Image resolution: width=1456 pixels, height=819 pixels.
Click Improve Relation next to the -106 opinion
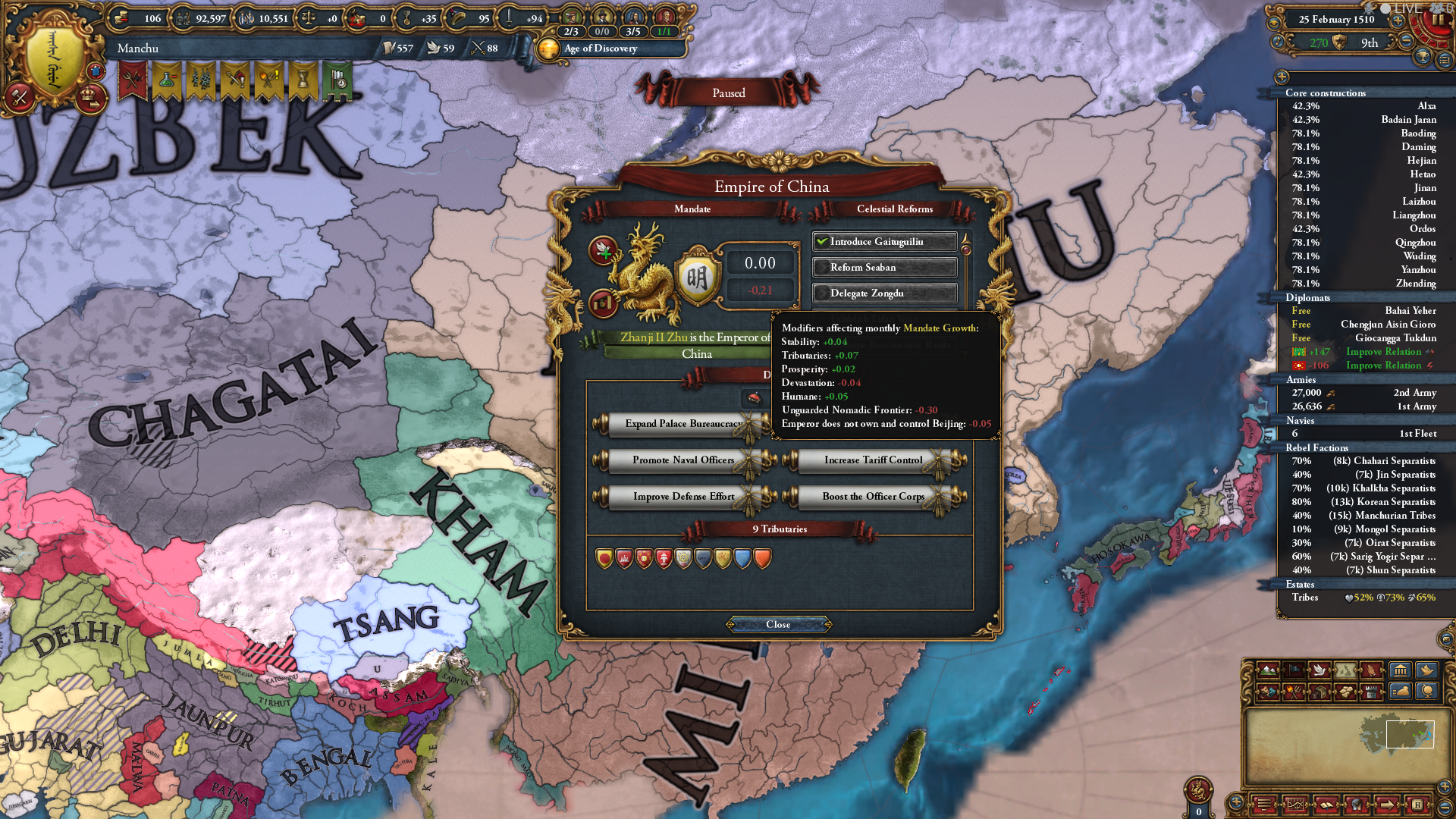1383,366
